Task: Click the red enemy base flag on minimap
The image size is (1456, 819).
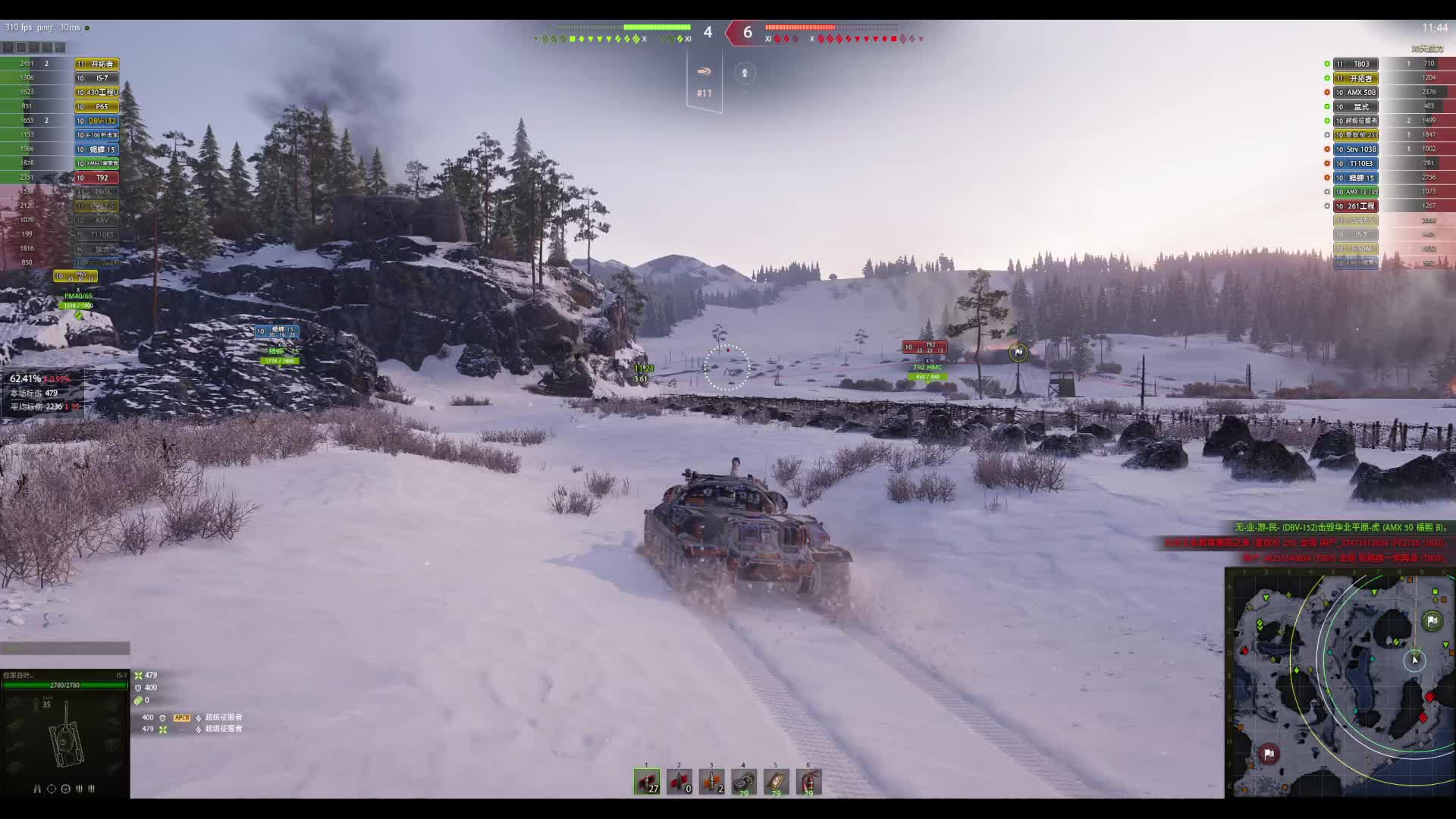Action: [1269, 753]
